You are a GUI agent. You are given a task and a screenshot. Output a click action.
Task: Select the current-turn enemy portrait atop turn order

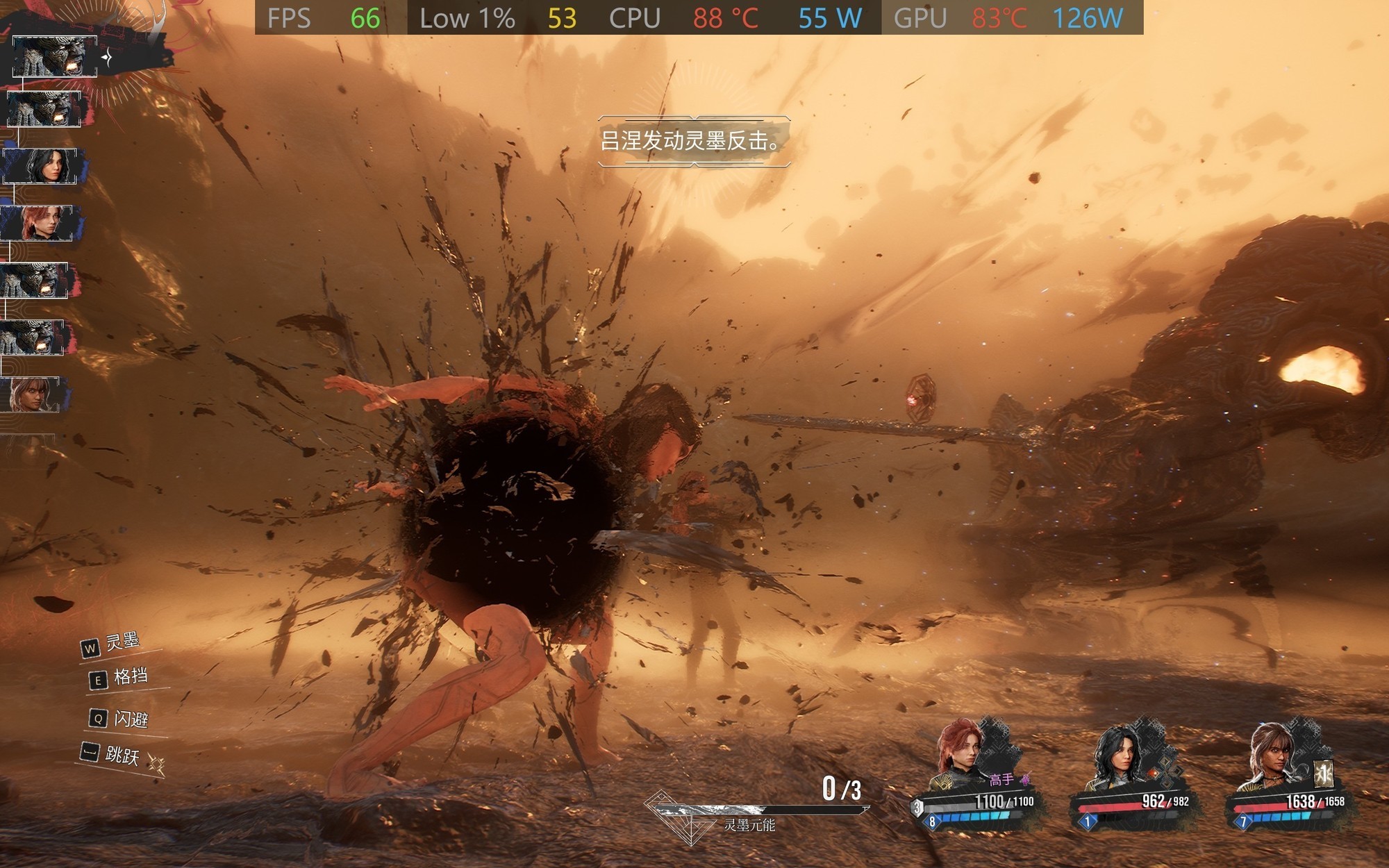pyautogui.click(x=54, y=56)
